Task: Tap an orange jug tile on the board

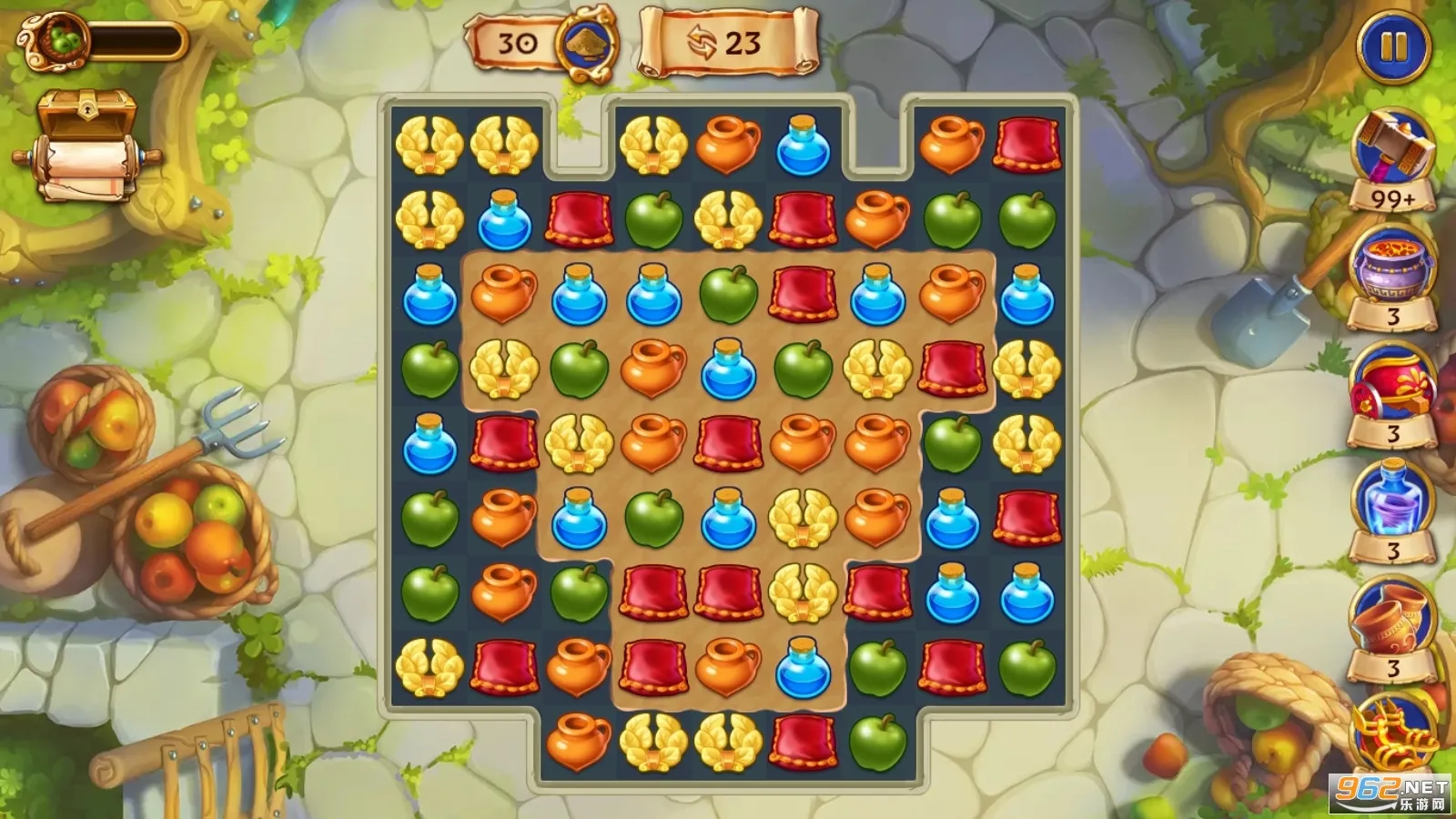Action: tap(726, 146)
